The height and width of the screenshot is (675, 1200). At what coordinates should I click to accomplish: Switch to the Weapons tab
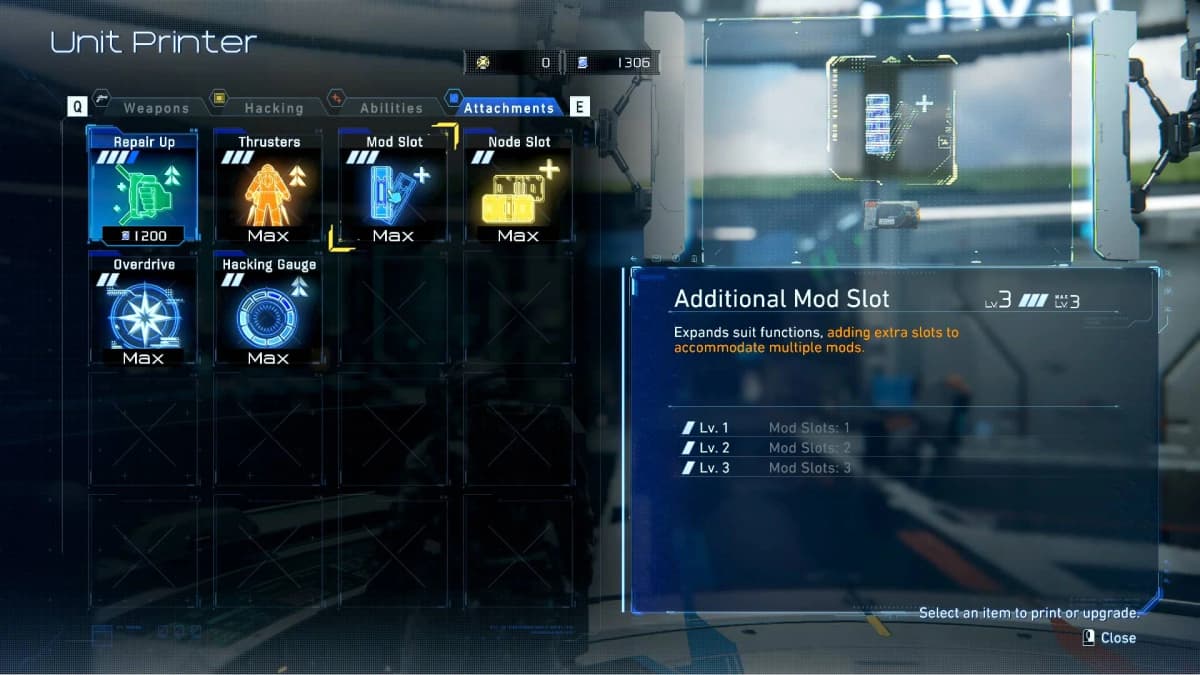(155, 108)
